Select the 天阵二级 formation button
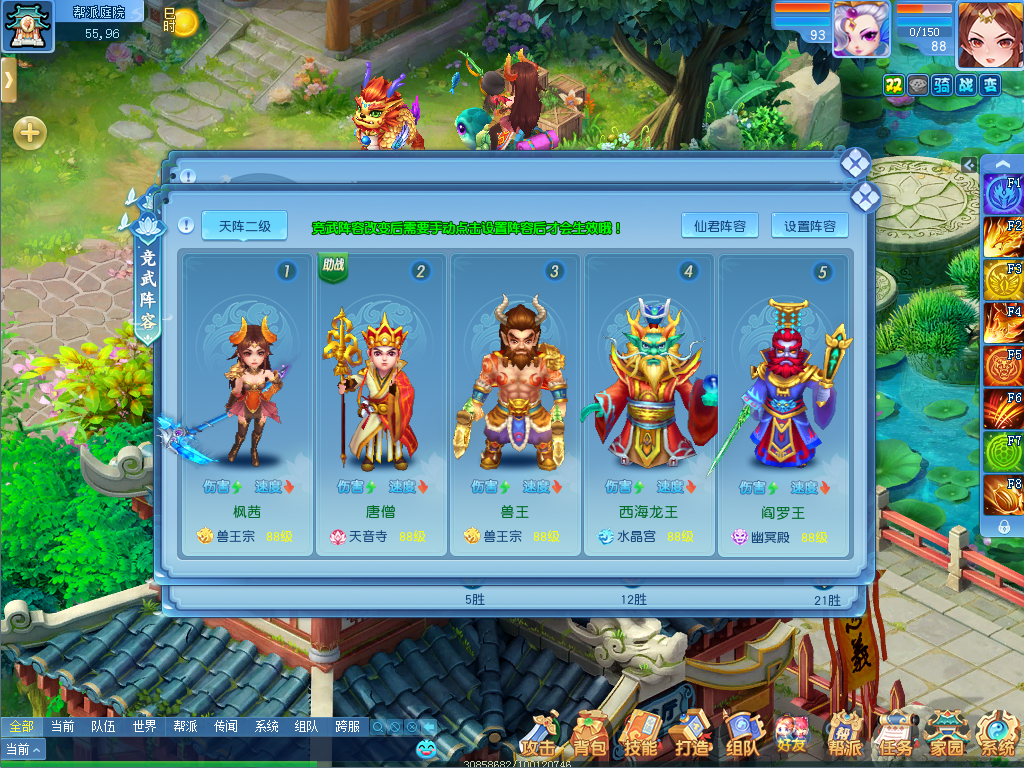Viewport: 1024px width, 768px height. 244,226
